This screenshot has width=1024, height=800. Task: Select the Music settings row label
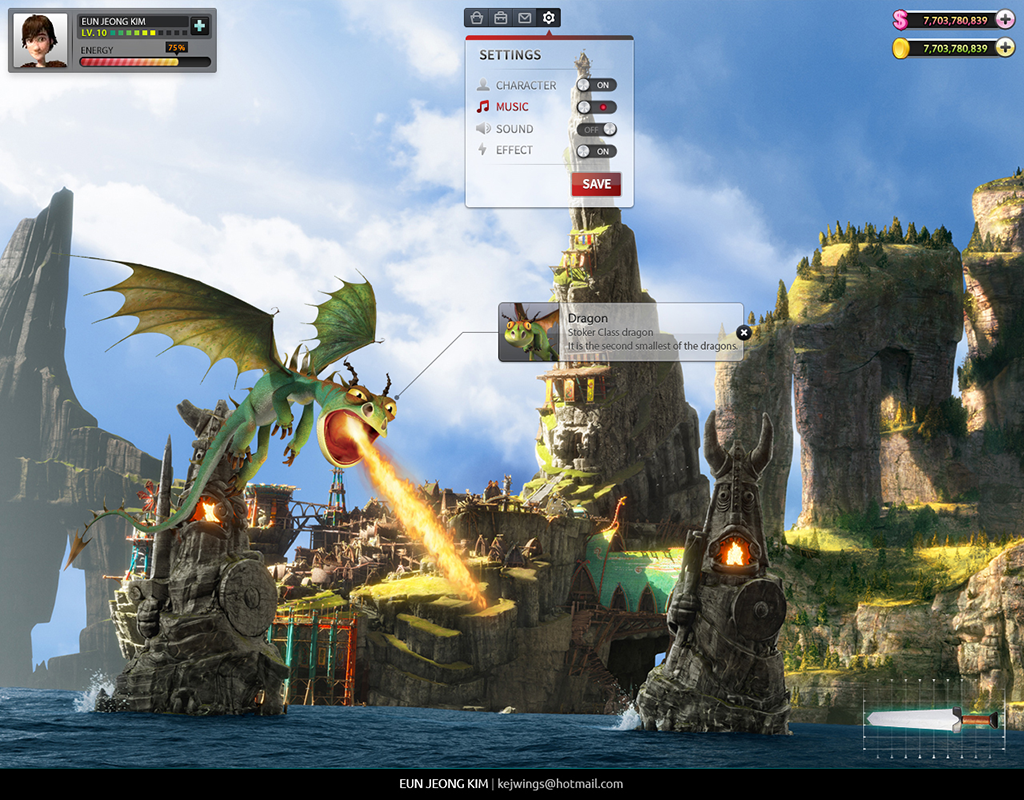[x=512, y=107]
